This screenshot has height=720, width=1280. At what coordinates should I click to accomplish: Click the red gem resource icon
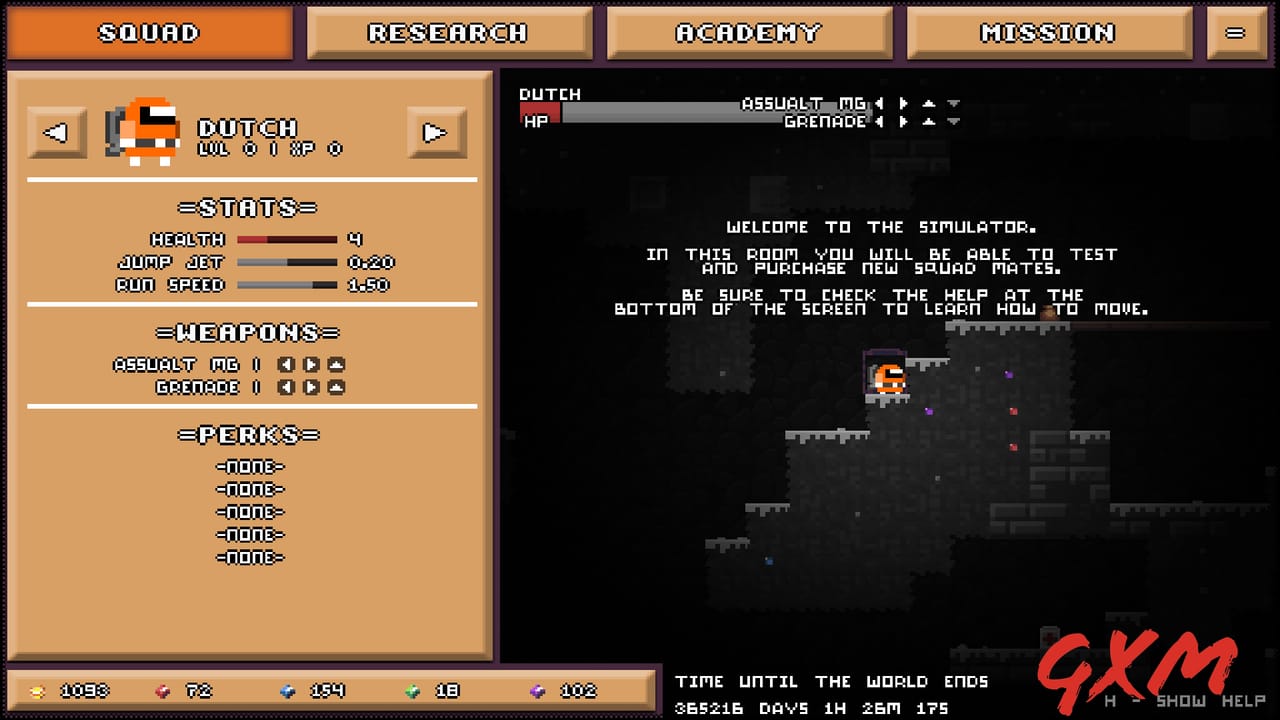[x=164, y=691]
